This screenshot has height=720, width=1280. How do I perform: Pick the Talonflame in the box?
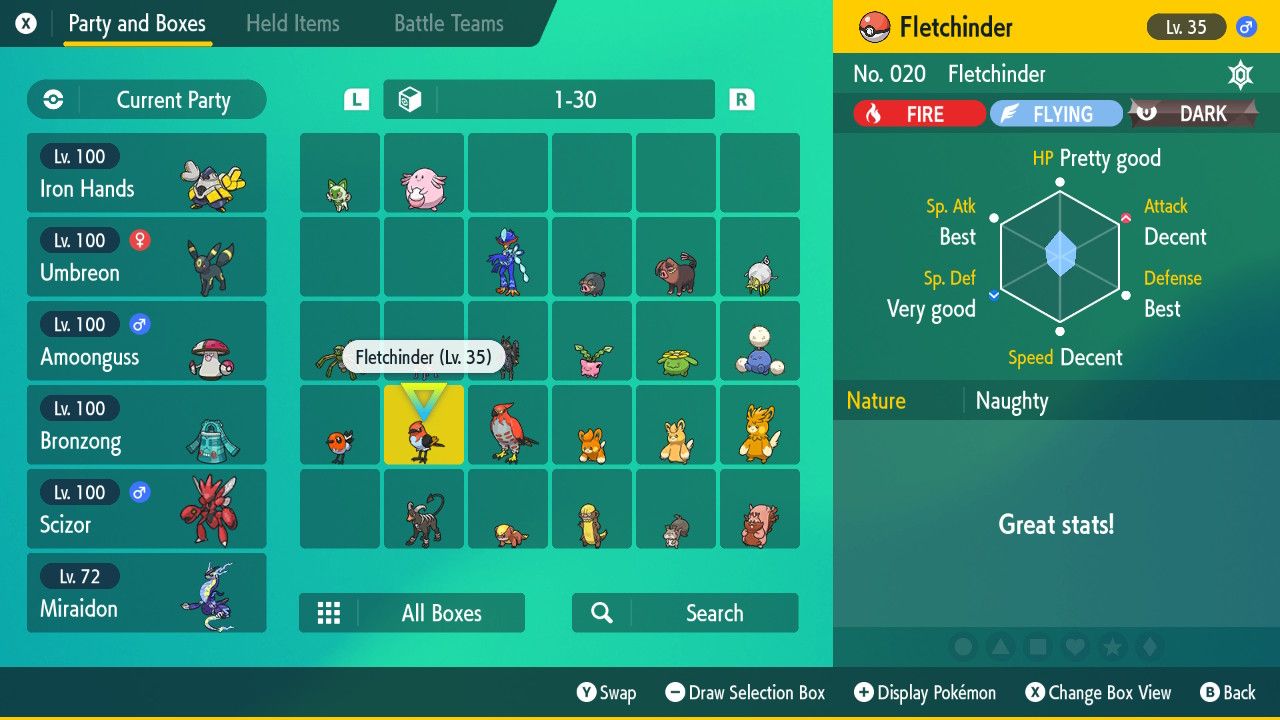[508, 426]
